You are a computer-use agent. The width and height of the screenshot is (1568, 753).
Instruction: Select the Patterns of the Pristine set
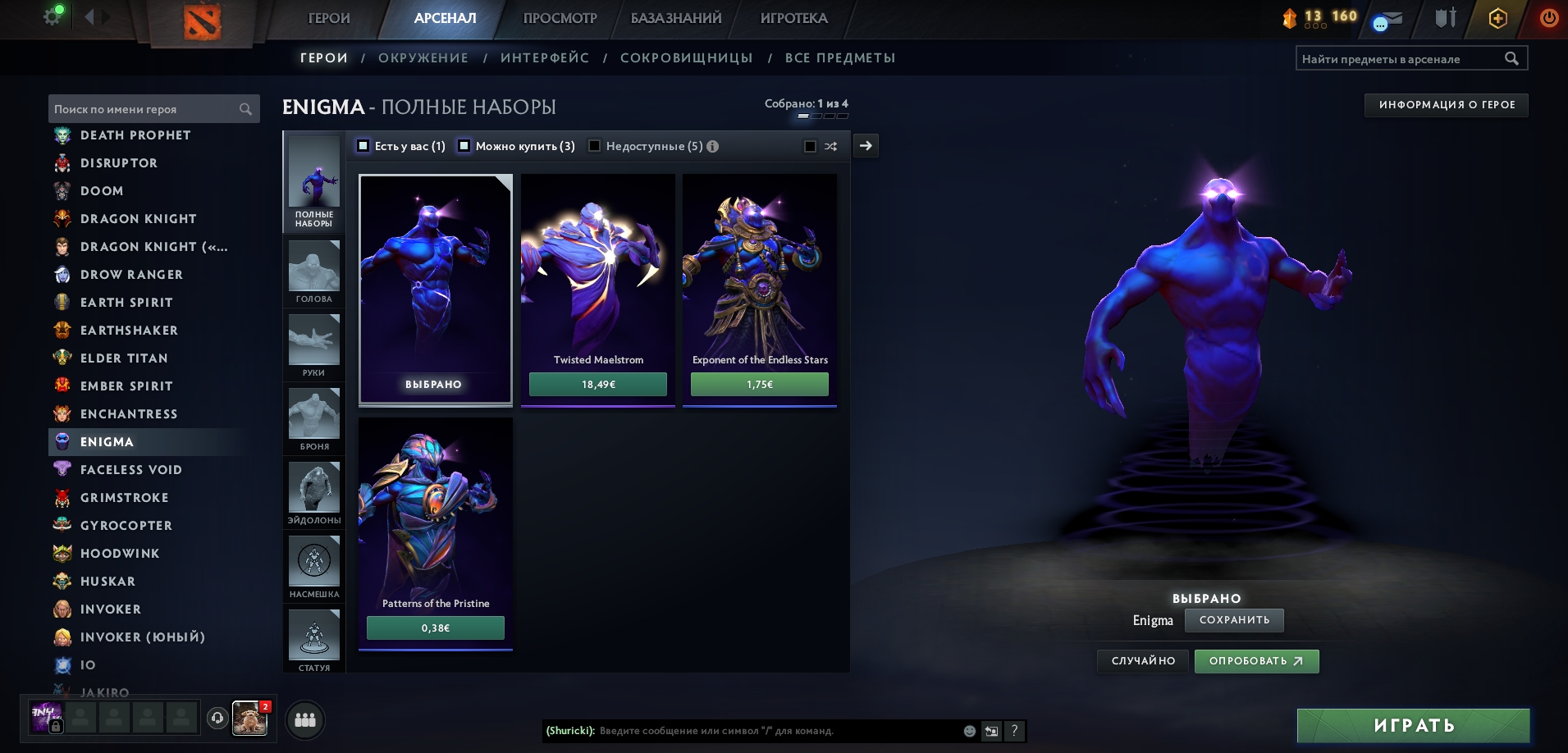point(435,525)
